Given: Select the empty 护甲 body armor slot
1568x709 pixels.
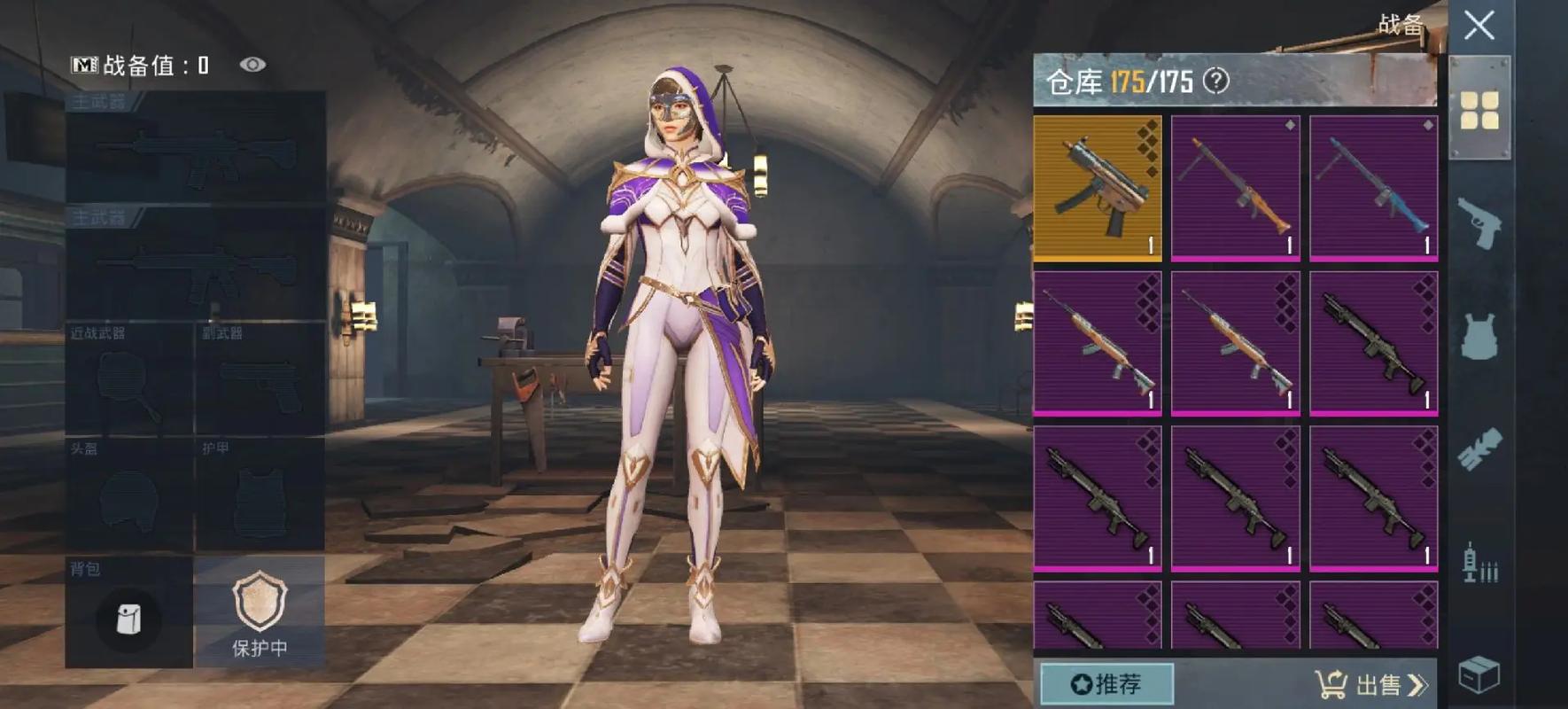Looking at the screenshot, I should click(260, 495).
